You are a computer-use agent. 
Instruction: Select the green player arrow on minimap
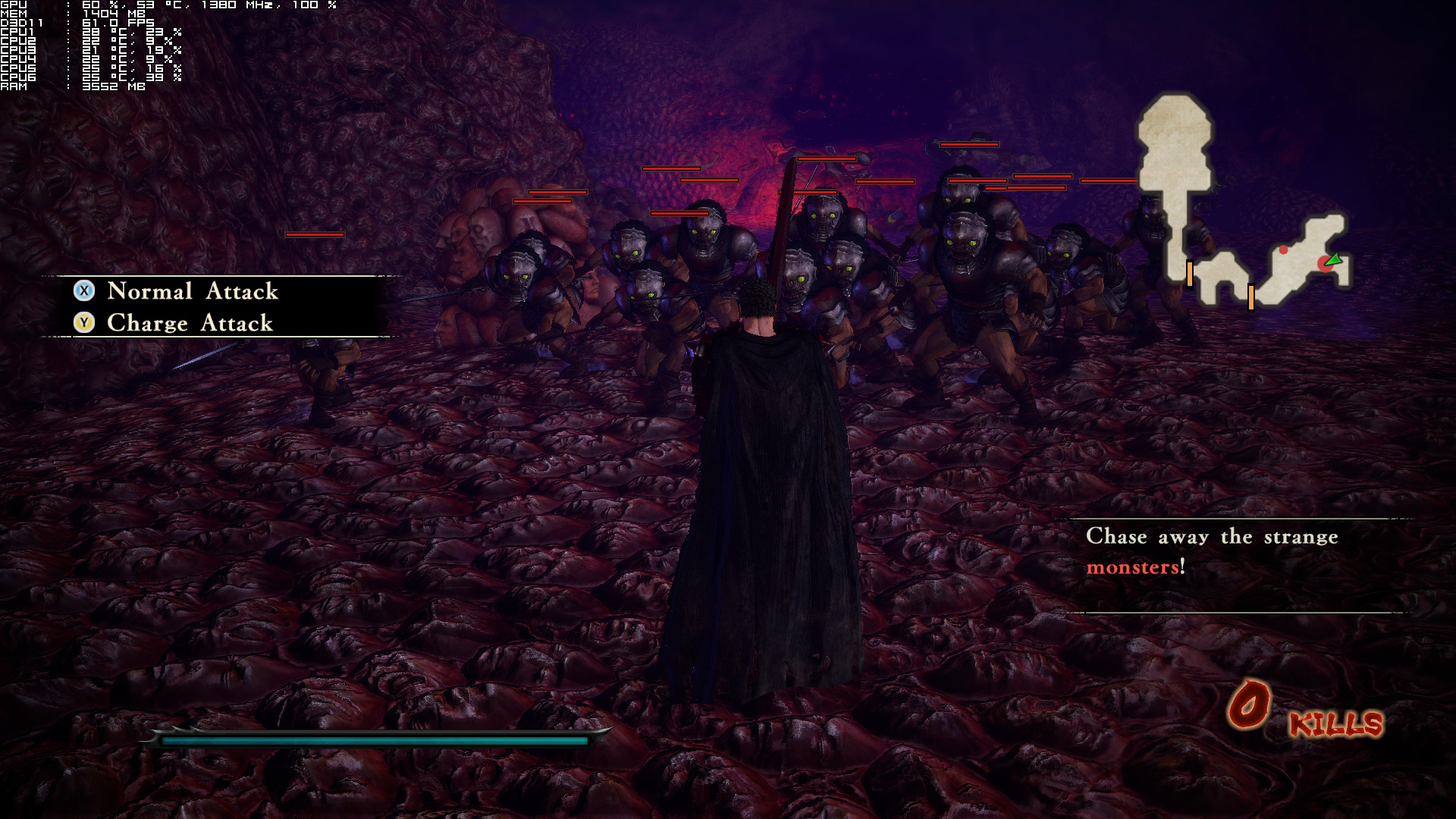point(1333,260)
